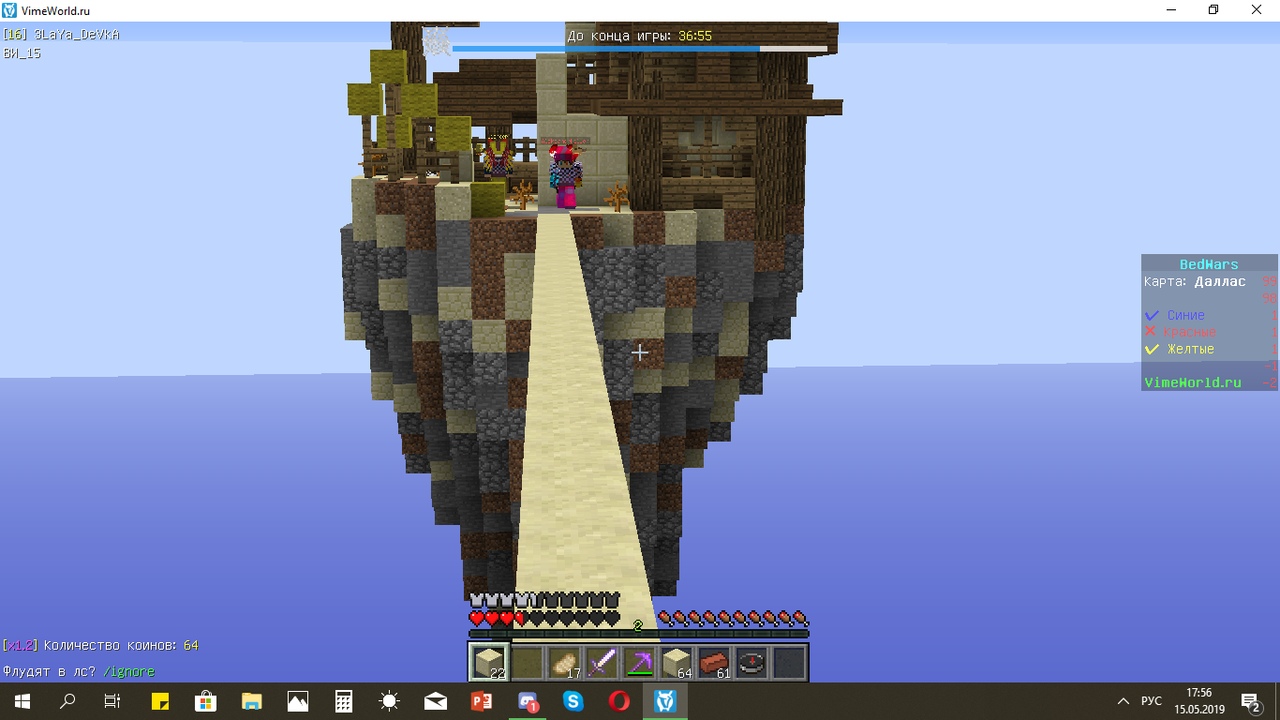Viewport: 1280px width, 720px height.
Task: Select the compass in the hotbar
Action: point(752,662)
